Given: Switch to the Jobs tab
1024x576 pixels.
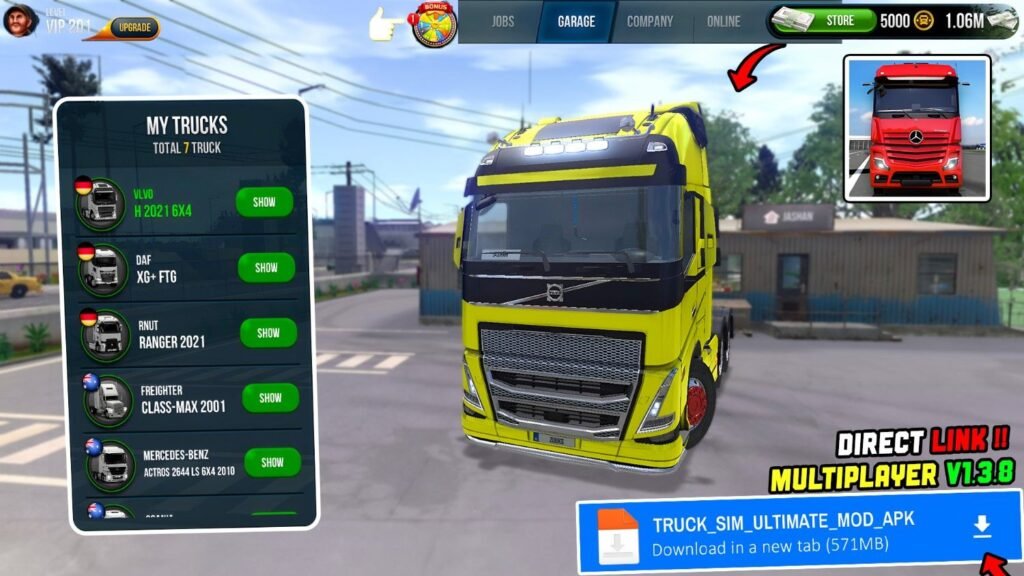Looking at the screenshot, I should coord(502,21).
